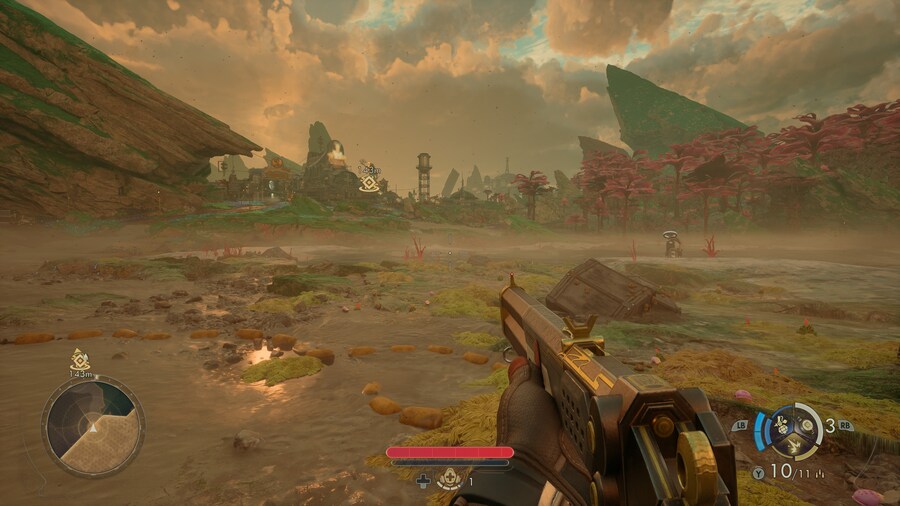
Task: Click the circular minimap
Action: [x=93, y=426]
